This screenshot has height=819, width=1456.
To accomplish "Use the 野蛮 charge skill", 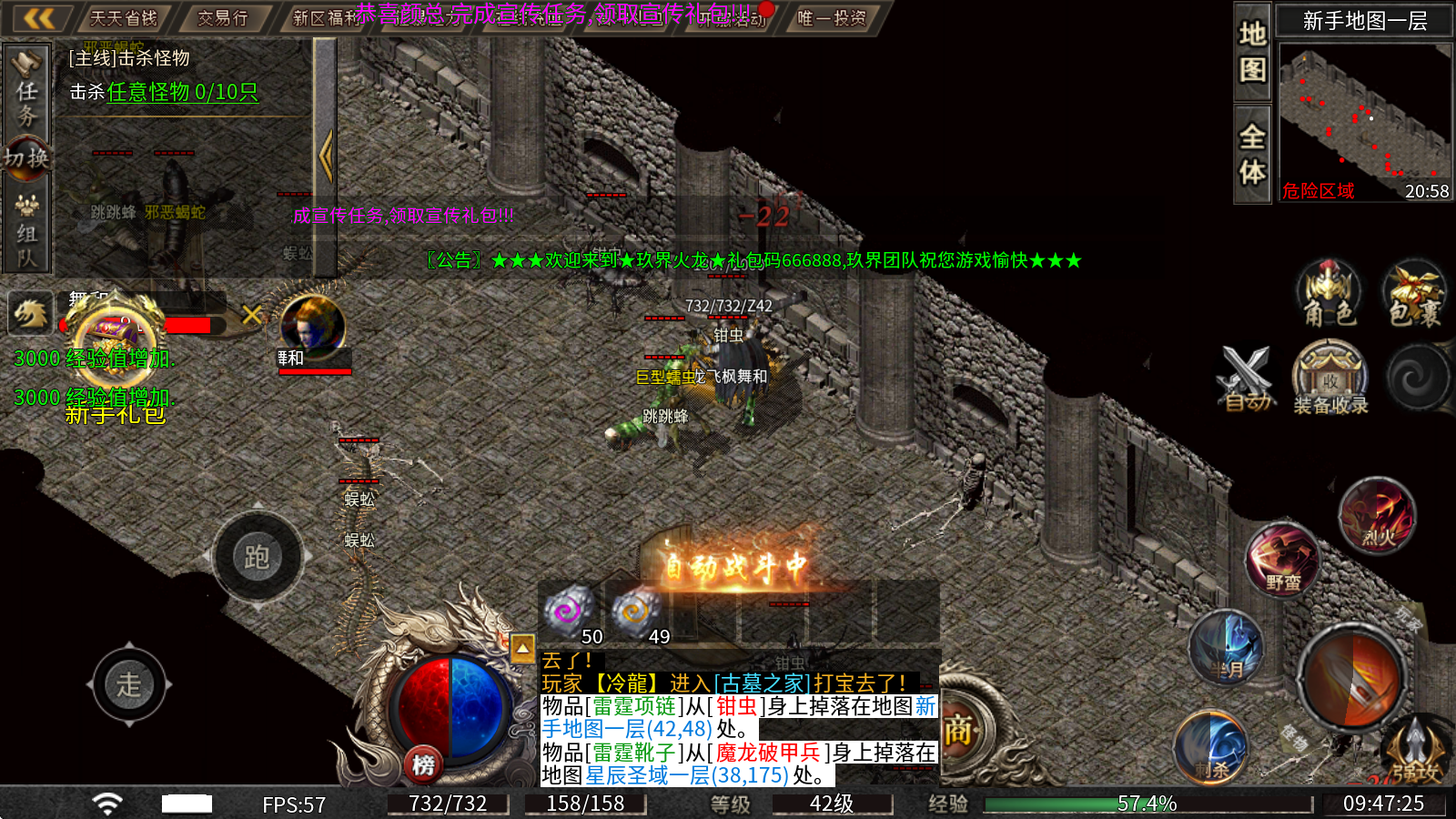I will (1282, 560).
